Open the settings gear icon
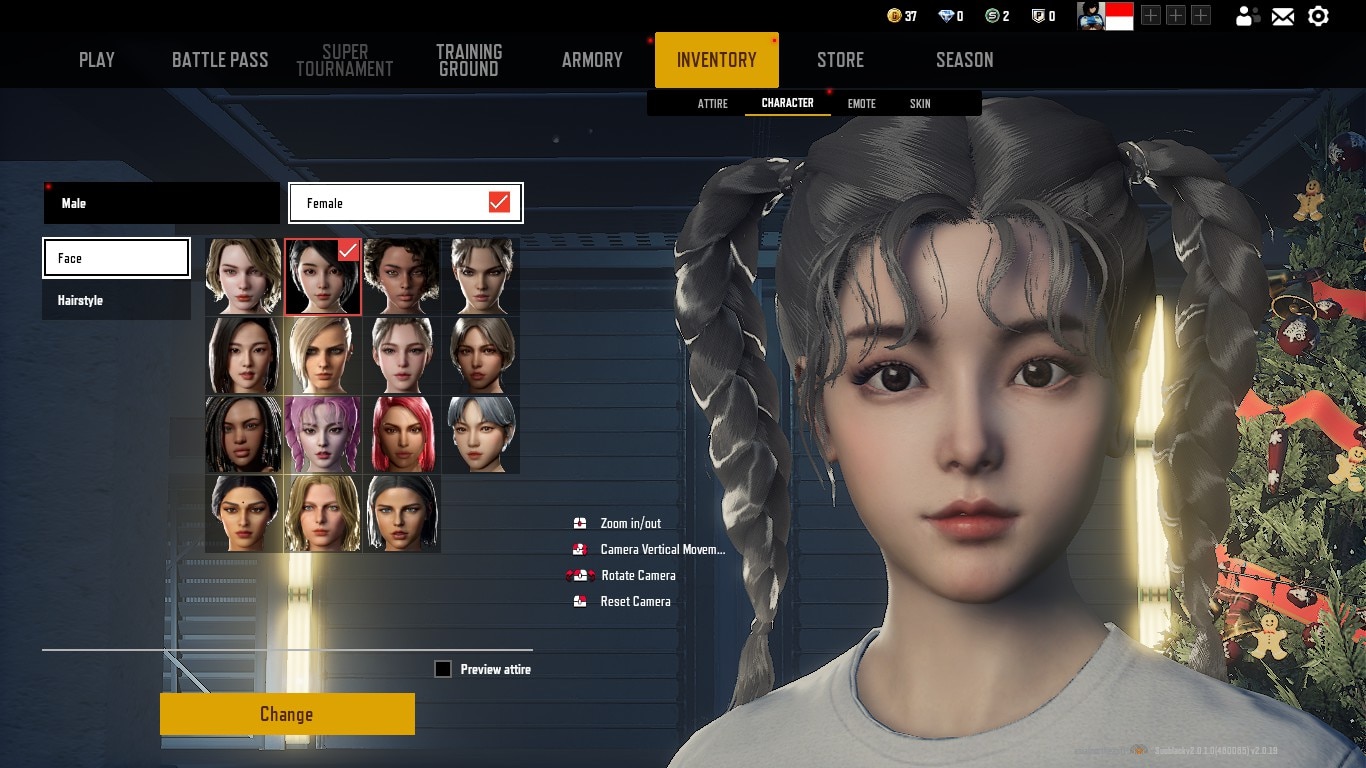 (1319, 16)
